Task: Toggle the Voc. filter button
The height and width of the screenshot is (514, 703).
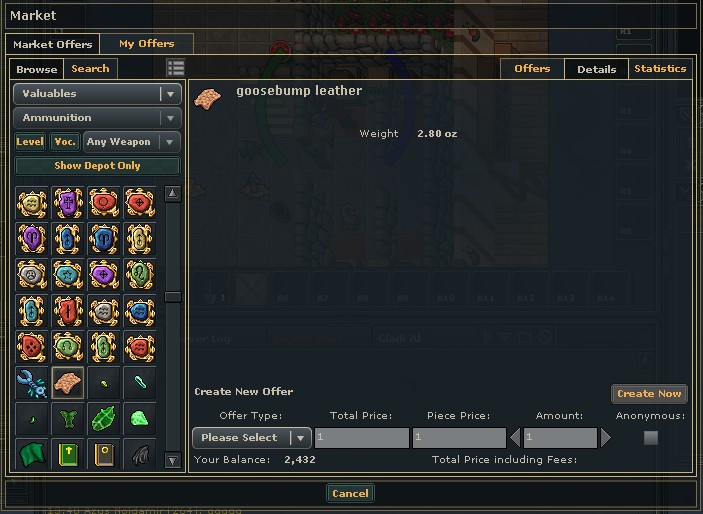Action: 65,142
